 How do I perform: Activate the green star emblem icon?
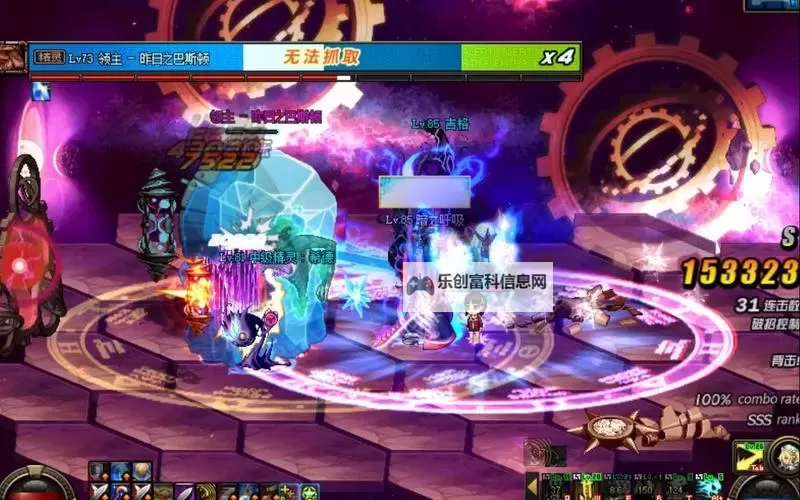pyautogui.click(x=310, y=491)
